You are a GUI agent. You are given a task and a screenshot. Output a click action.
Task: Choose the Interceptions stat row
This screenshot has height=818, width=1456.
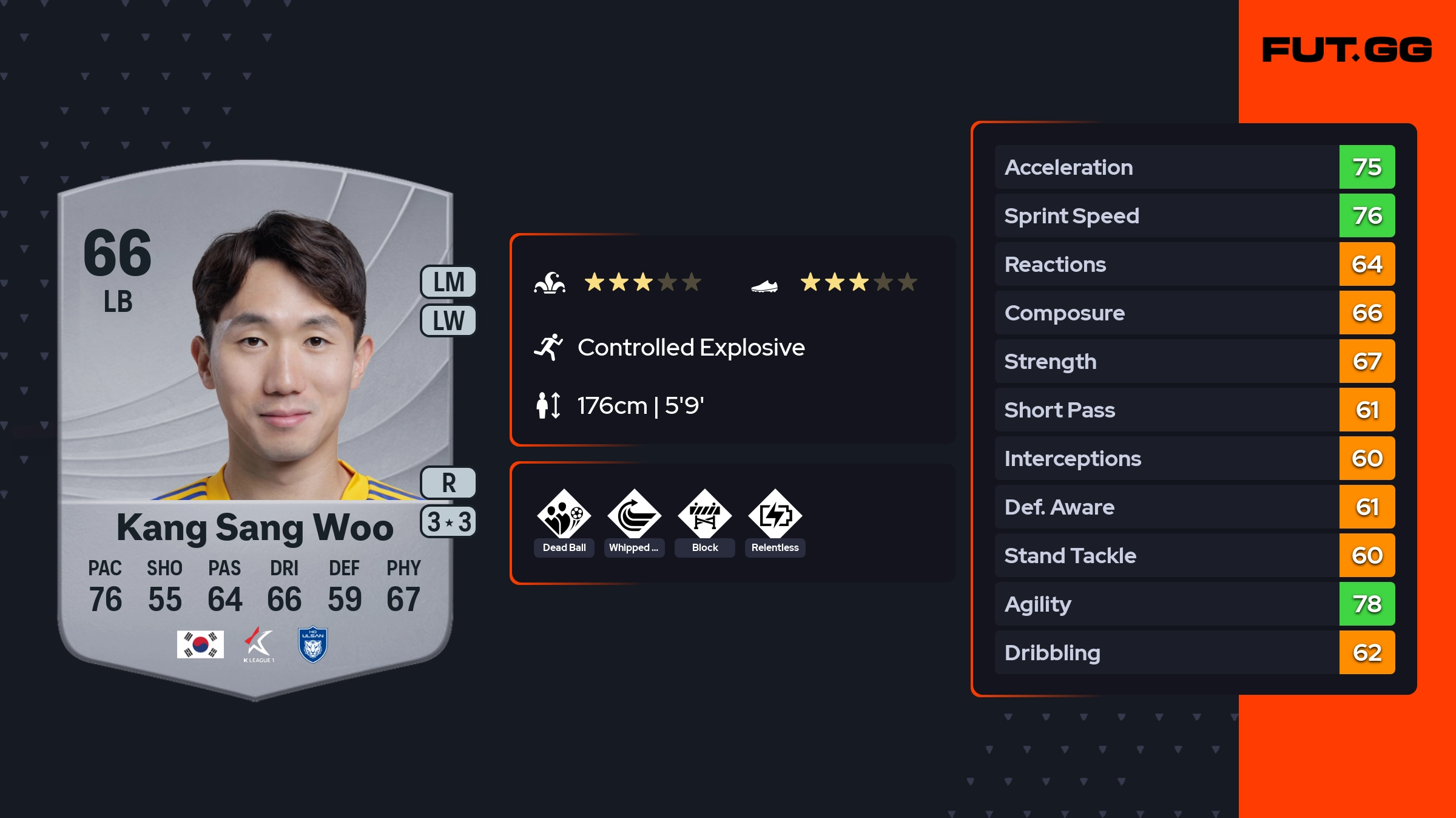(1195, 458)
